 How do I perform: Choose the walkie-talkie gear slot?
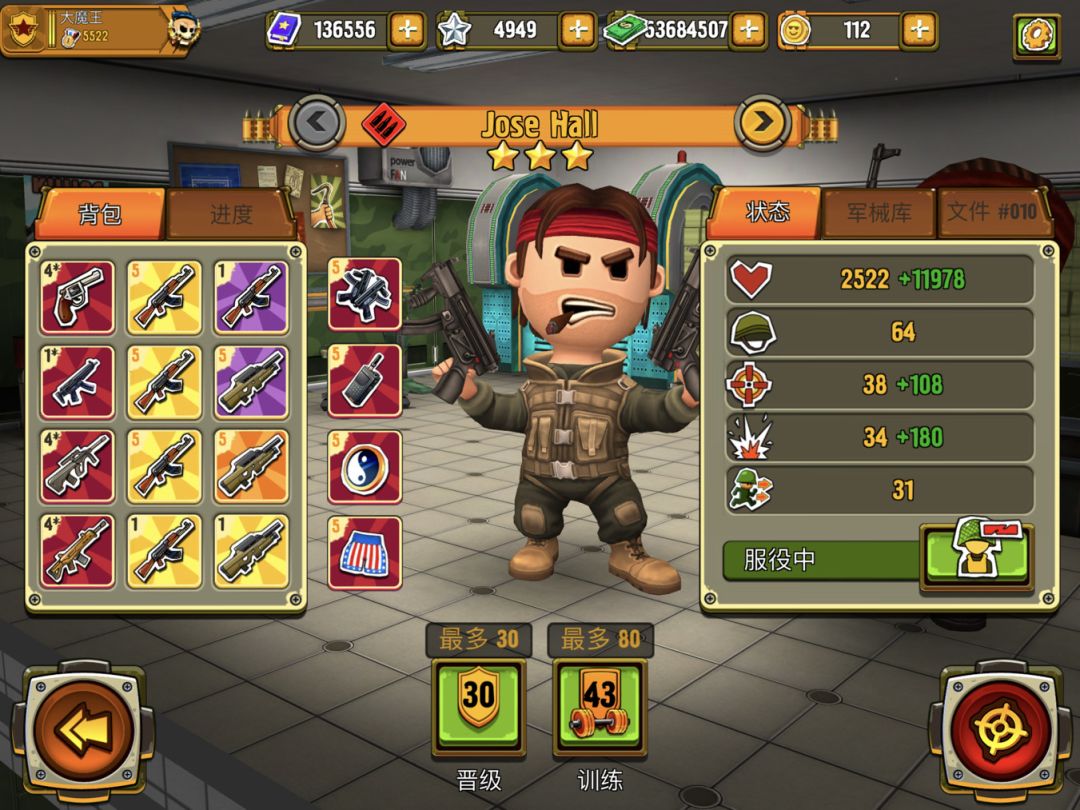364,381
